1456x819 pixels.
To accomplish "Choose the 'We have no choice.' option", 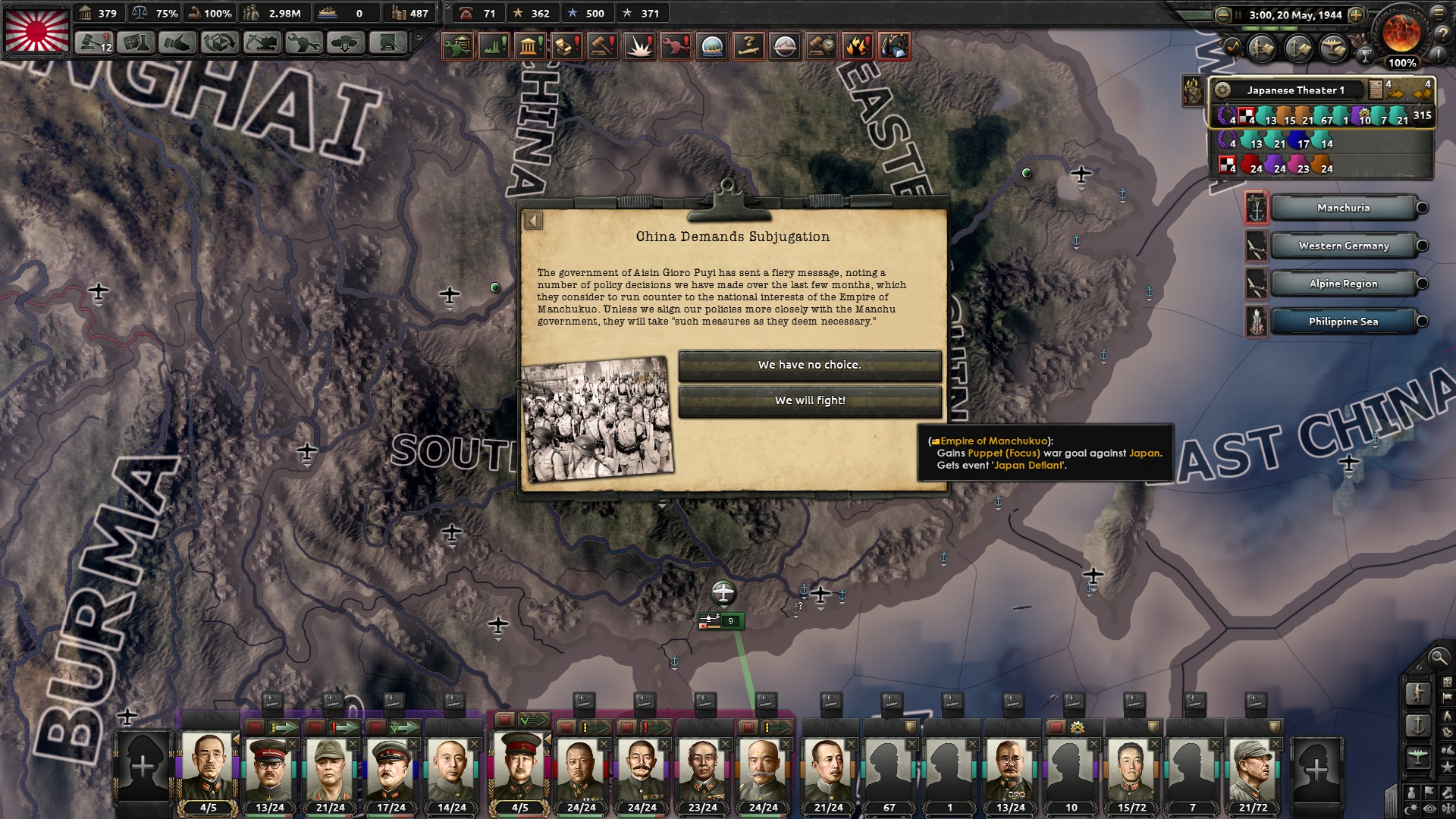I will tap(808, 365).
